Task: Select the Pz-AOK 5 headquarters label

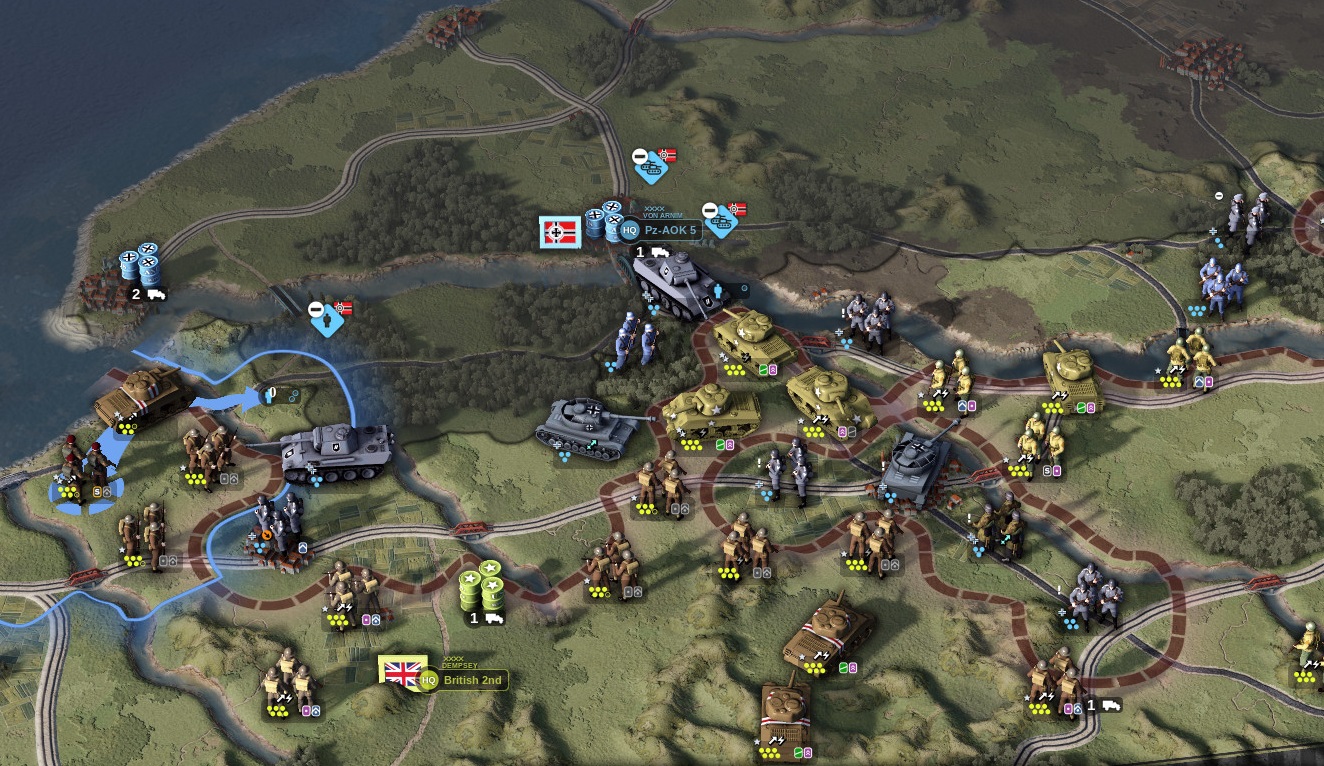Action: (669, 230)
